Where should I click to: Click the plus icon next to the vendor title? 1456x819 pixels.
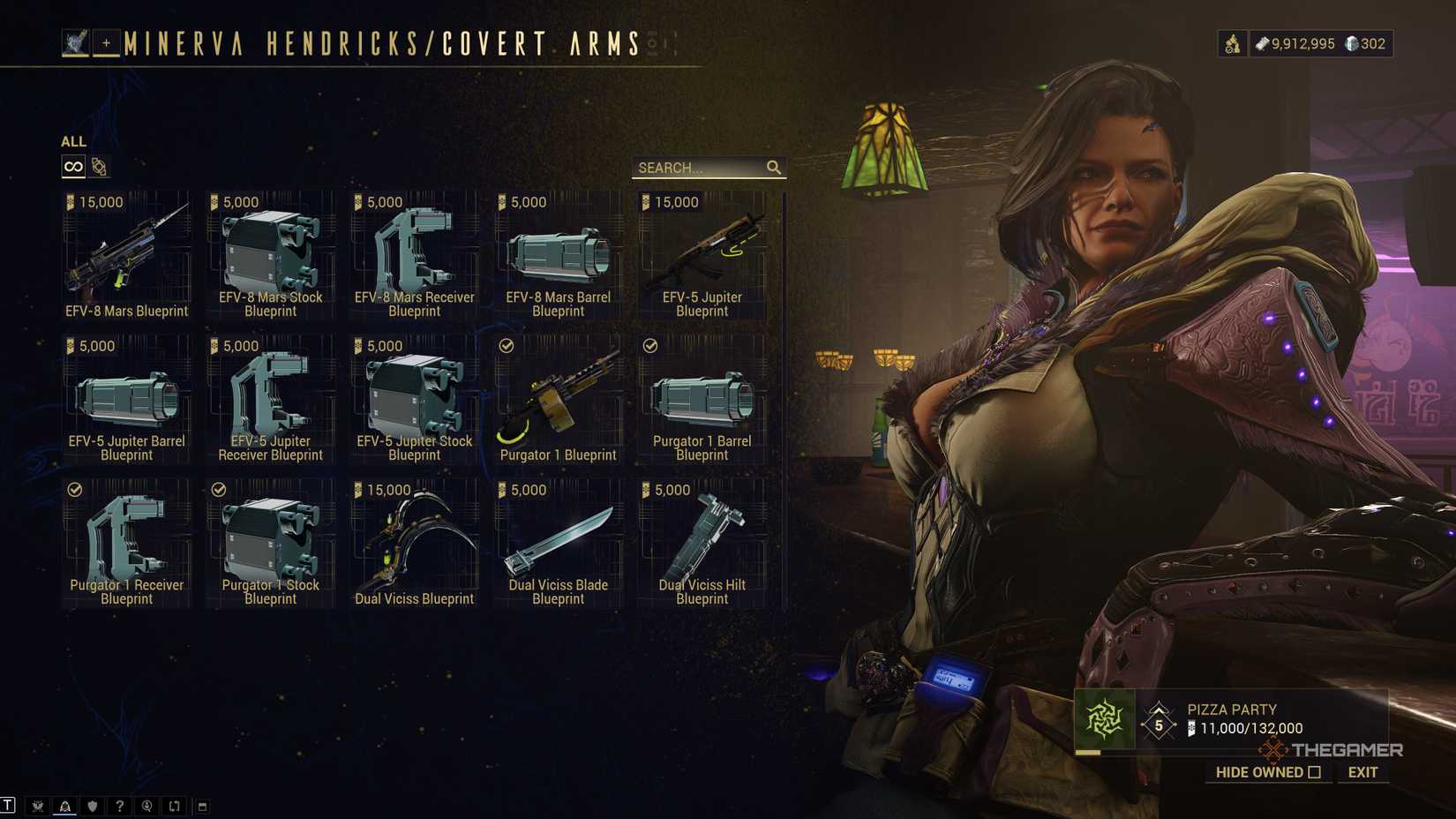click(x=106, y=41)
